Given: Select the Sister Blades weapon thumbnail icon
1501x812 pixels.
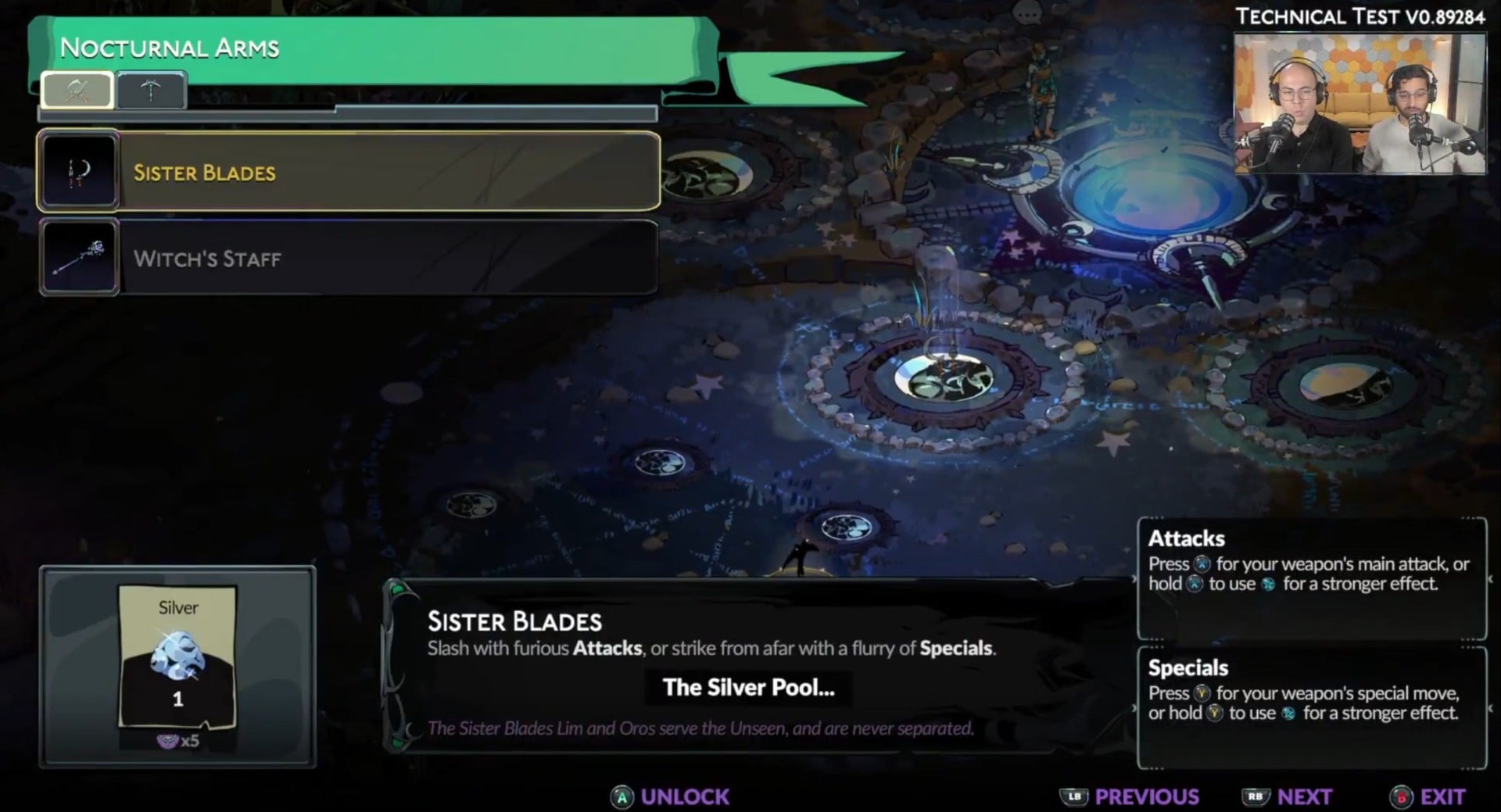Looking at the screenshot, I should point(78,170).
